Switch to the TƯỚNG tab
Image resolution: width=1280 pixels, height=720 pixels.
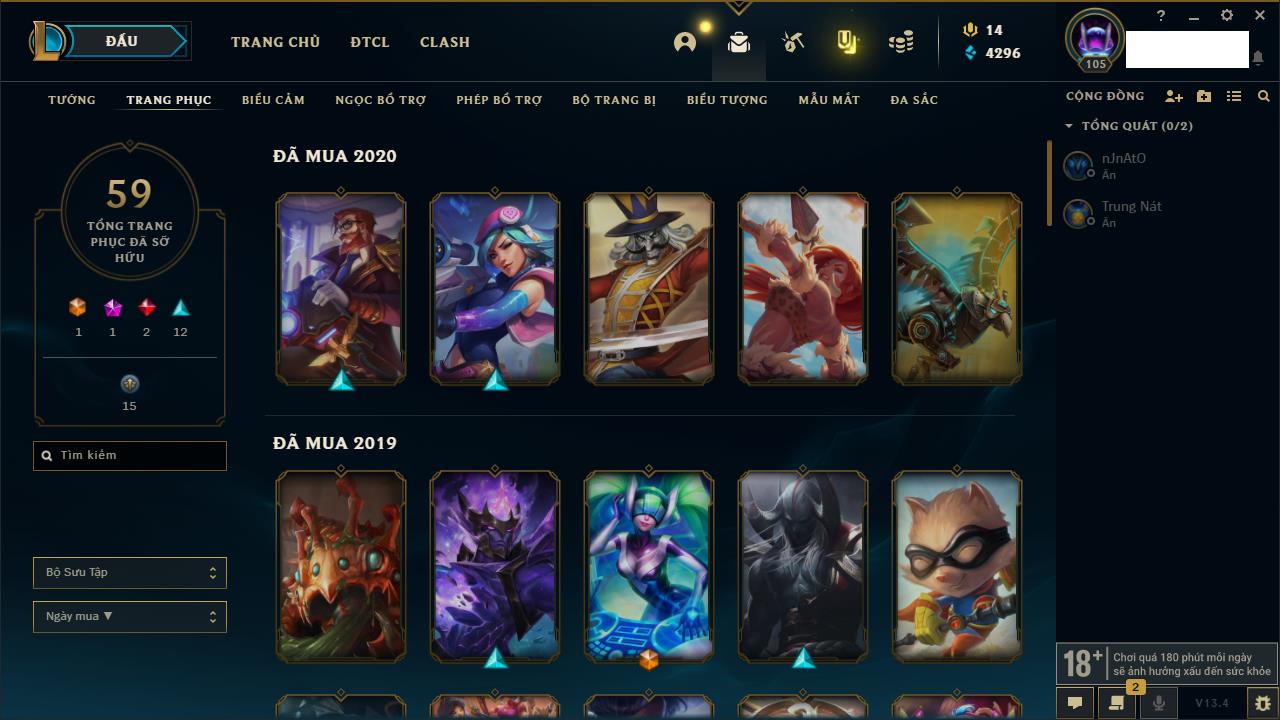(x=72, y=100)
